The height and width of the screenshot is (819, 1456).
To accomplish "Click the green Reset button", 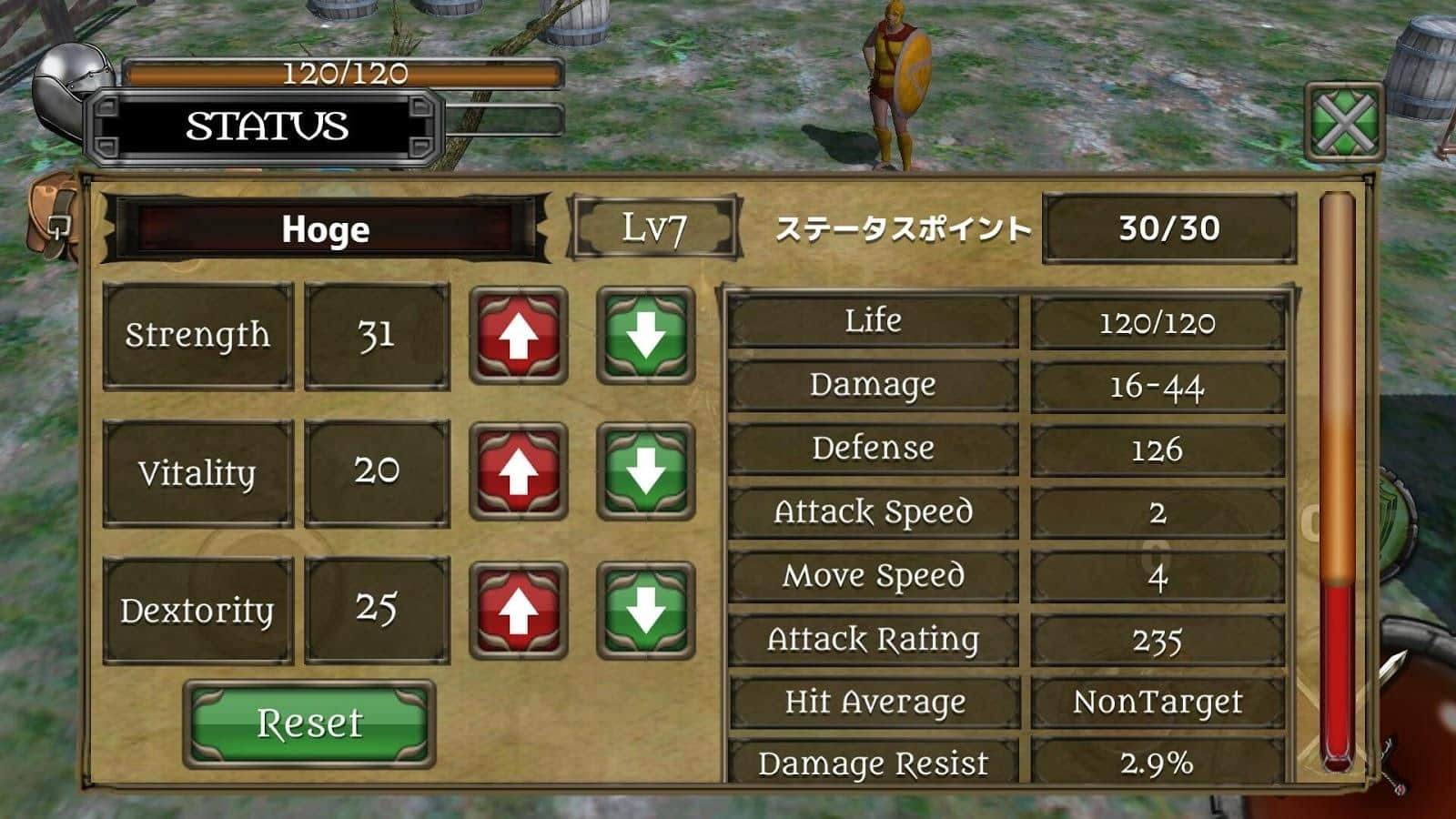I will 309,723.
